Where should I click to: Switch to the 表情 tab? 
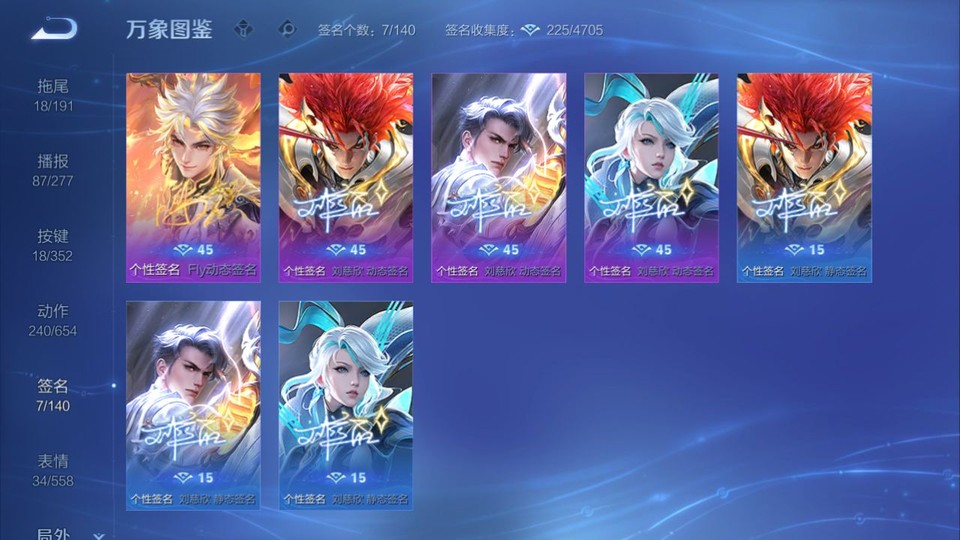click(53, 470)
